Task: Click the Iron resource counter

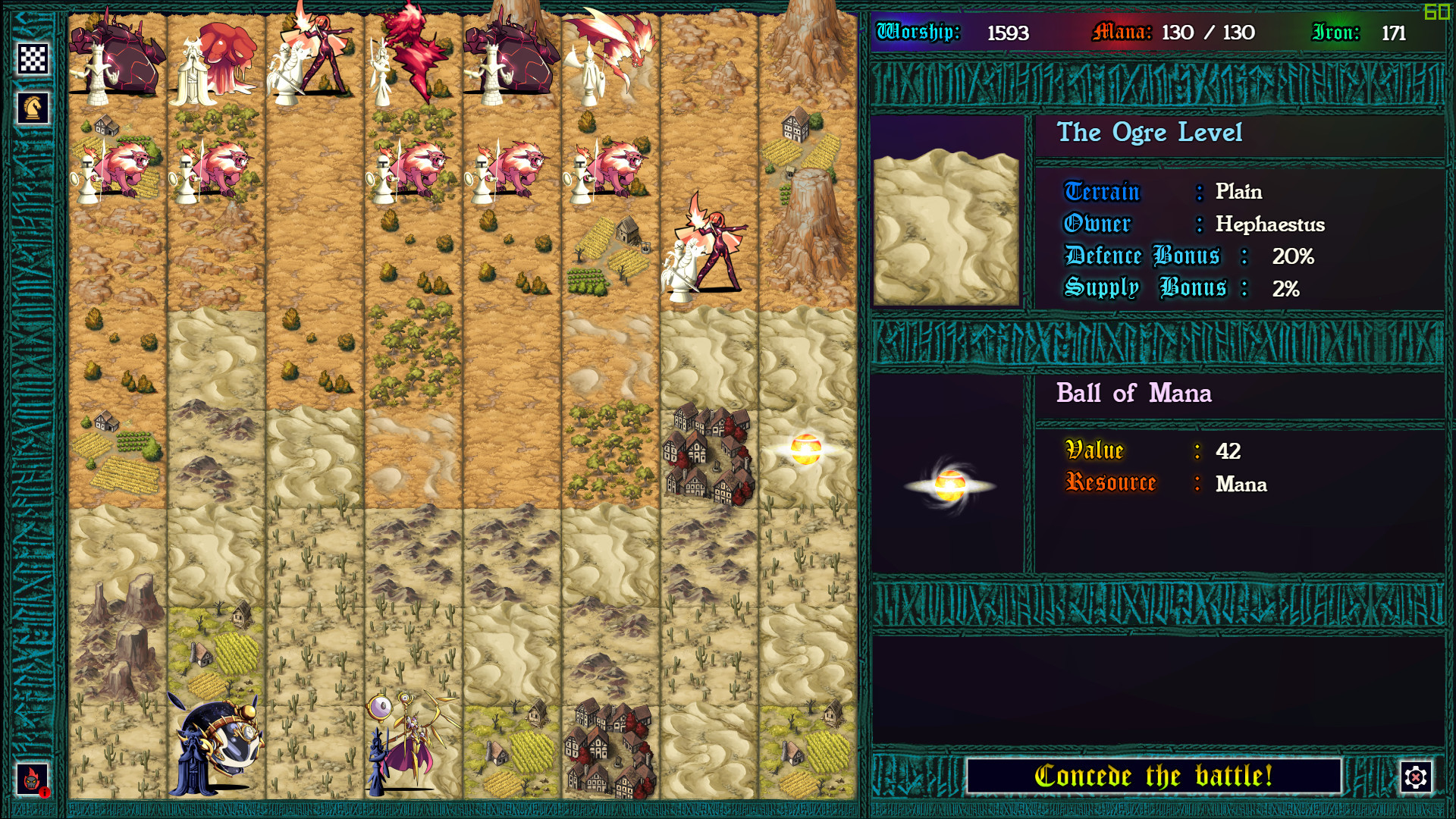Action: tap(1395, 33)
